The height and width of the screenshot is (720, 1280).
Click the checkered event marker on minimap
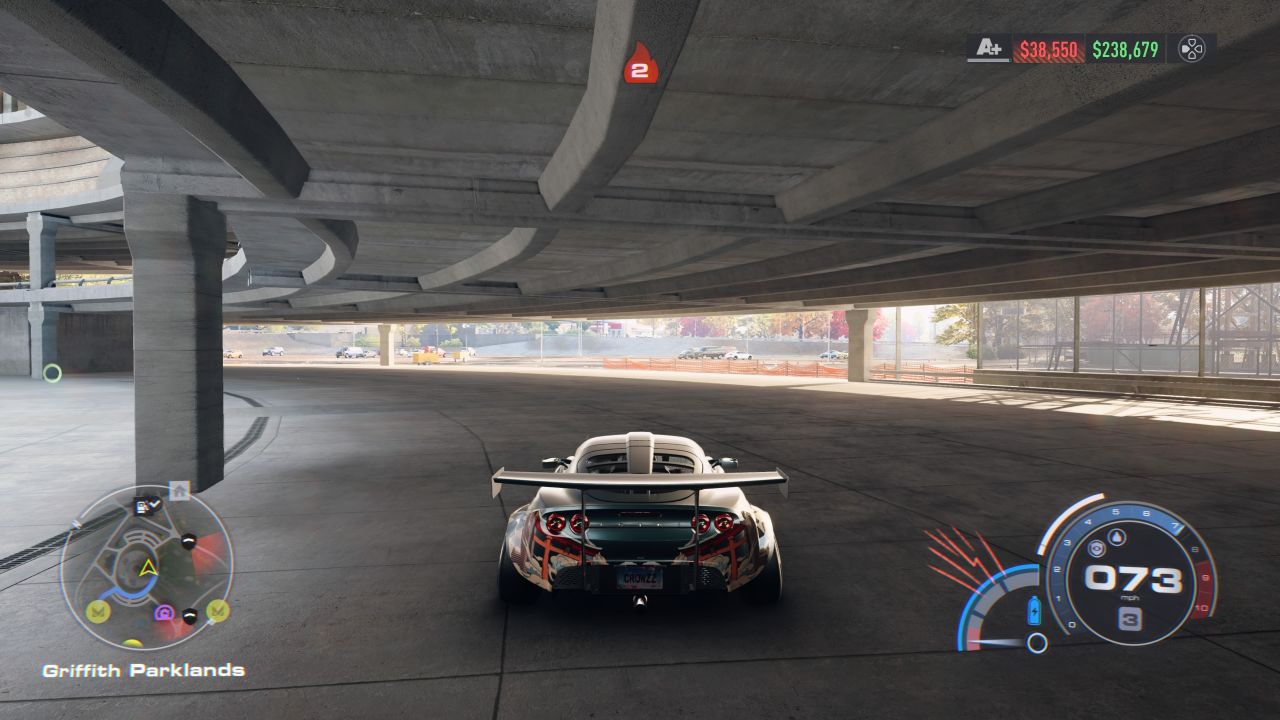(x=146, y=506)
